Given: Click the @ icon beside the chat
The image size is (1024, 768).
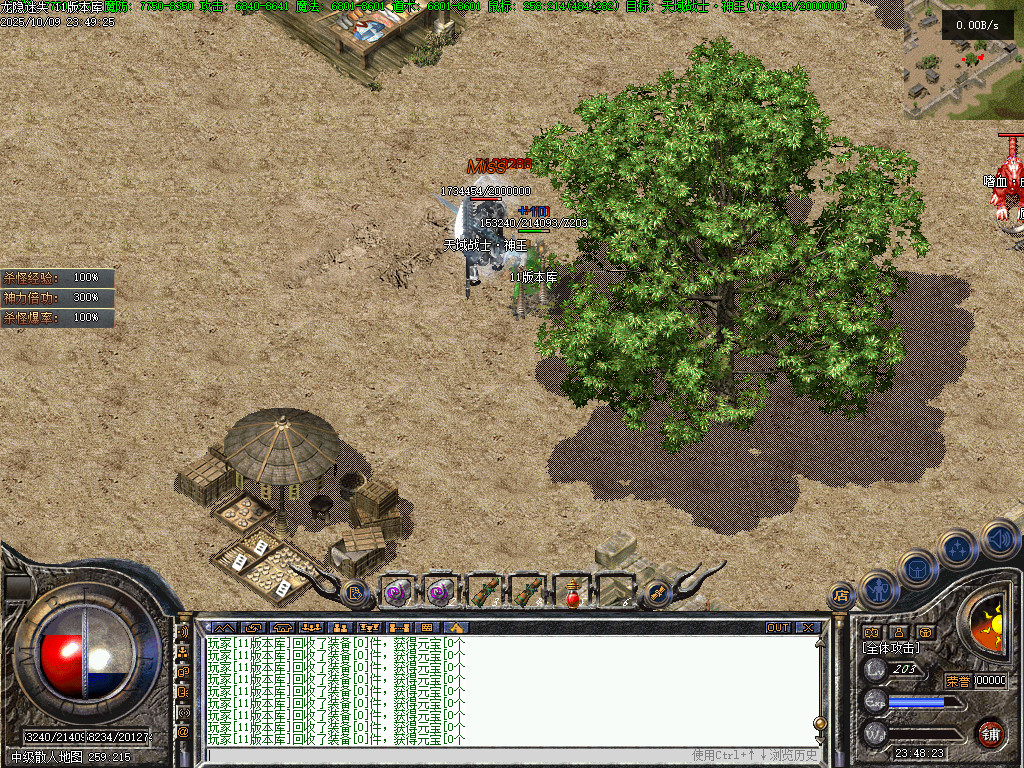Looking at the screenshot, I should [x=183, y=732].
